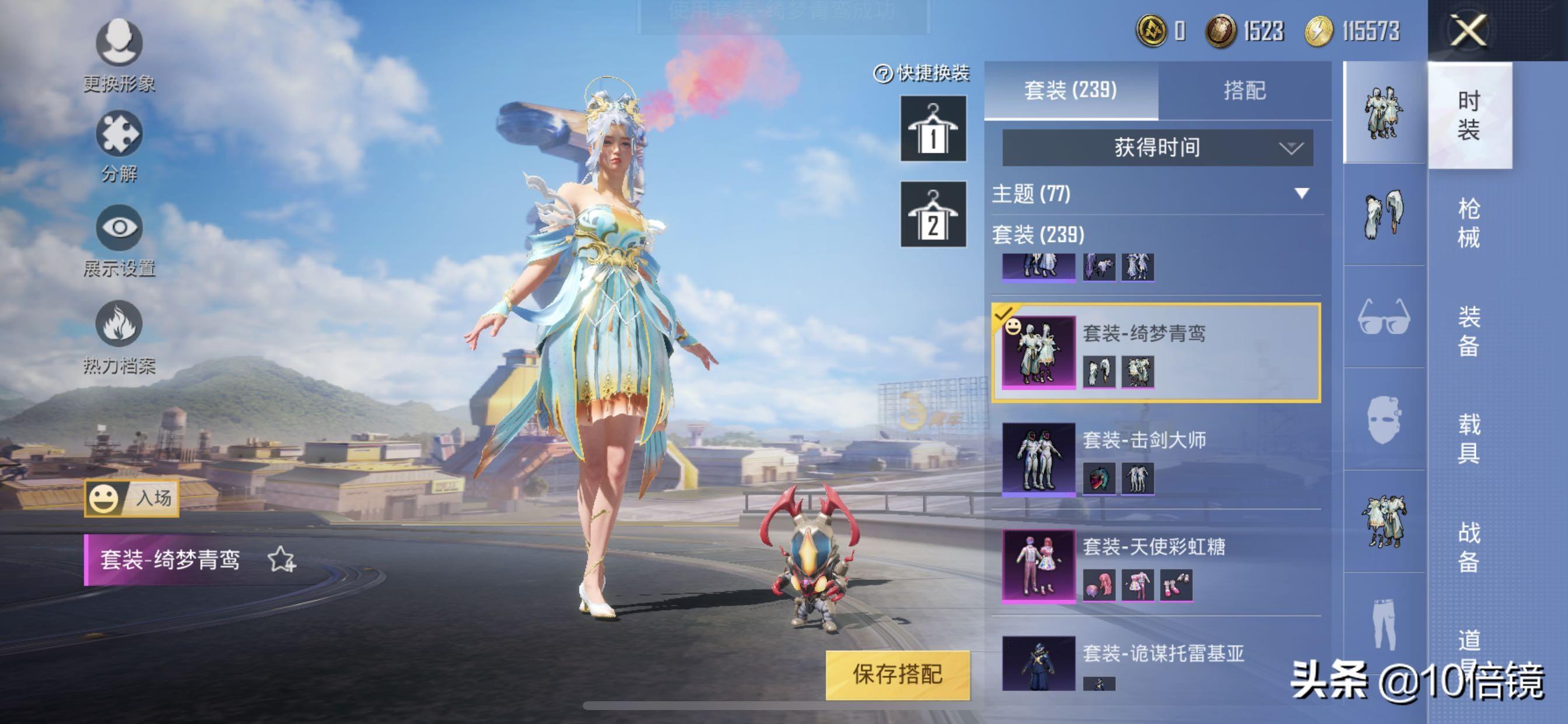Filter by the glasses accessory category
Image resolution: width=1568 pixels, height=724 pixels.
(x=1384, y=317)
